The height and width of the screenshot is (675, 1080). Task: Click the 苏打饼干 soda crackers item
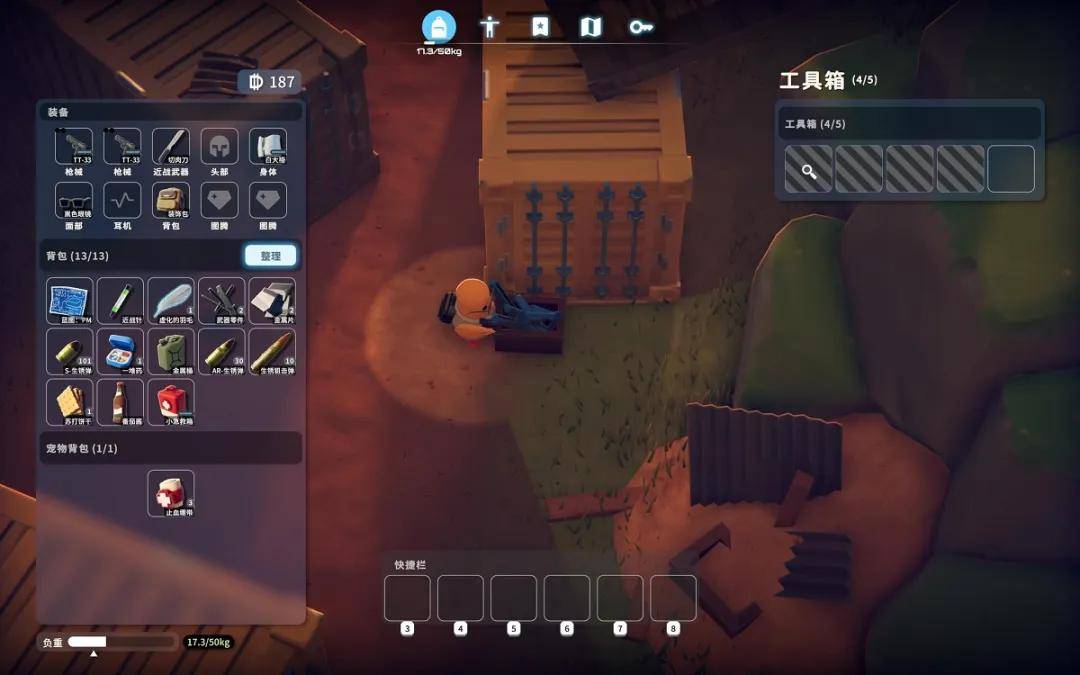tap(70, 402)
